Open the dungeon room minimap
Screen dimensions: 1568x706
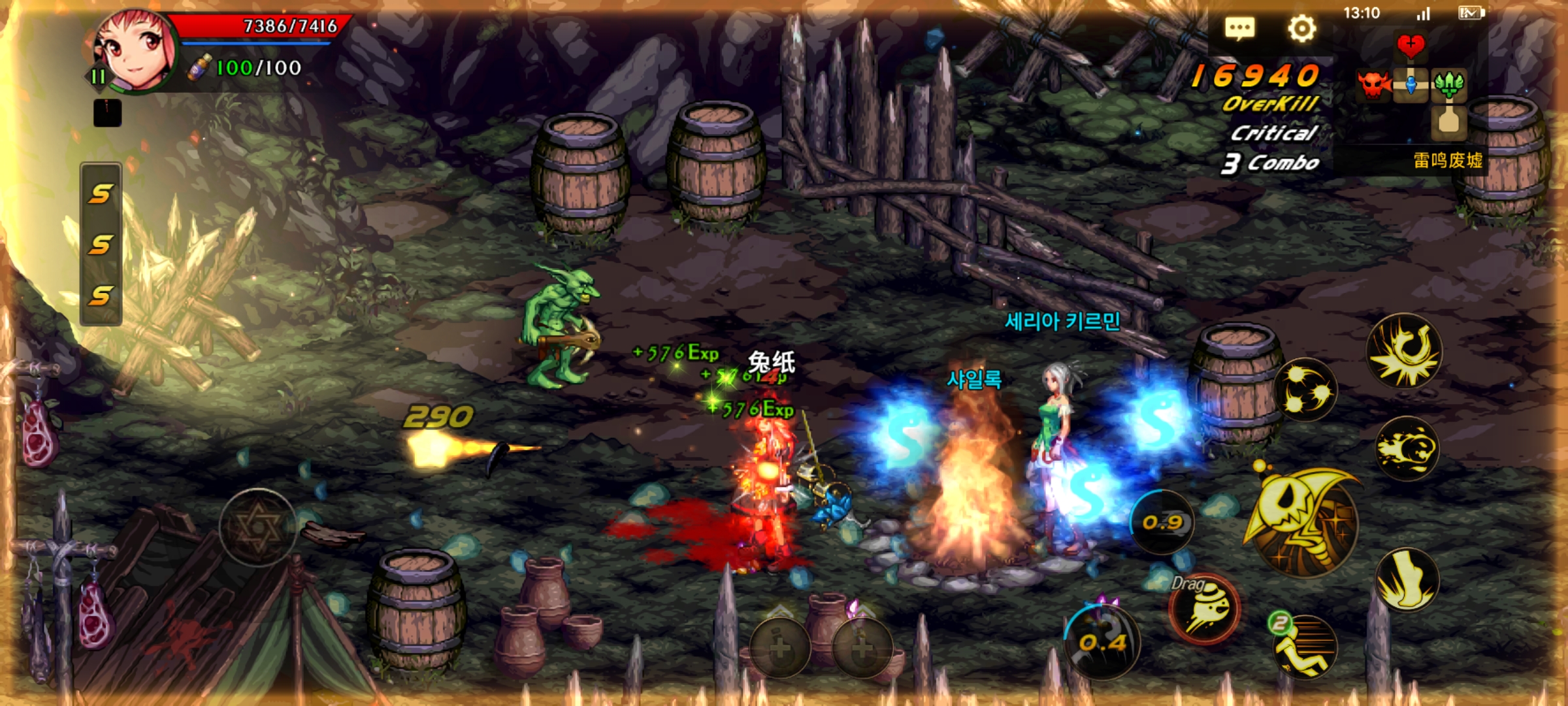(x=1411, y=85)
